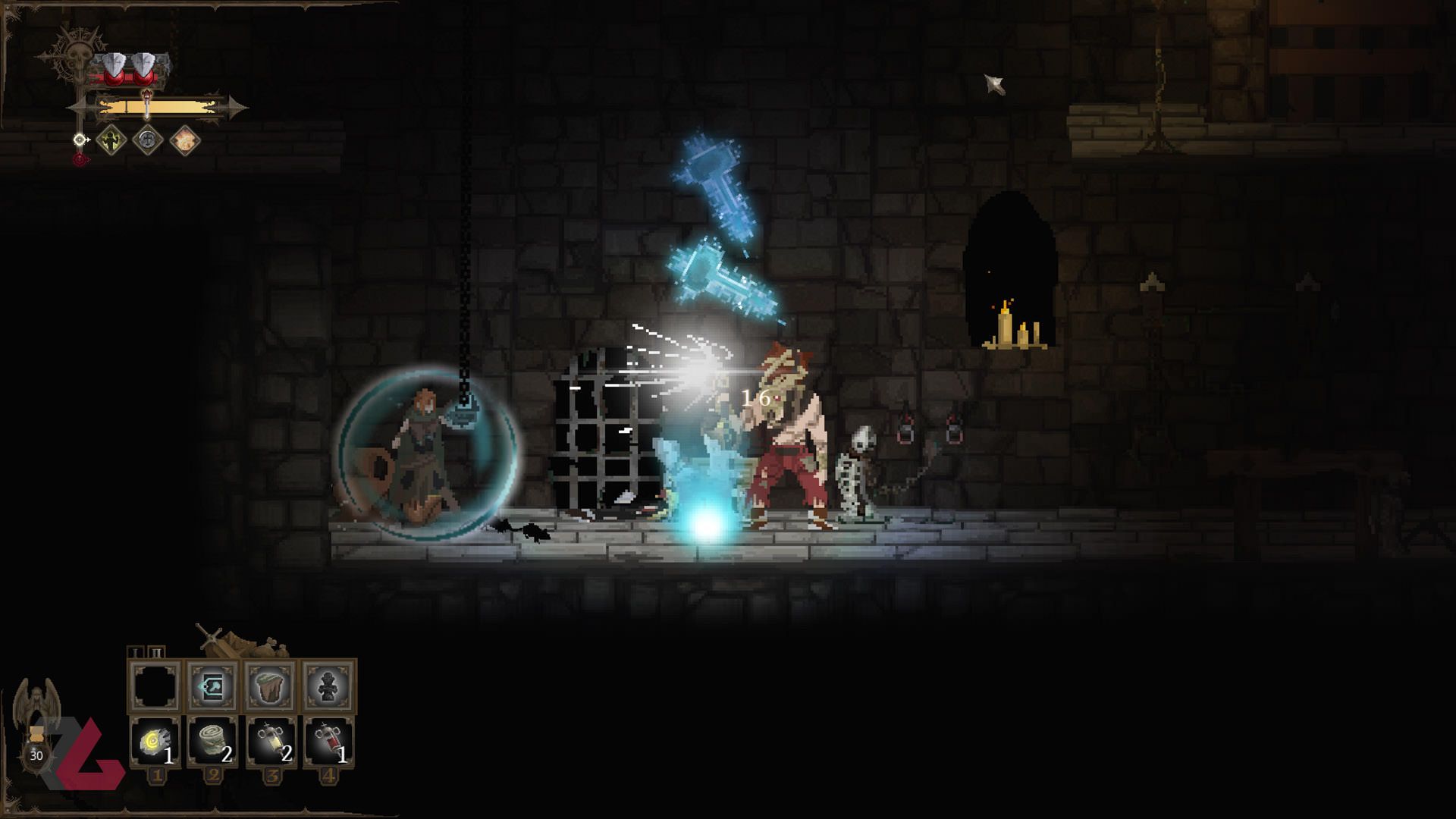Select the glowing yellow stone item slot
The height and width of the screenshot is (819, 1456).
(155, 743)
